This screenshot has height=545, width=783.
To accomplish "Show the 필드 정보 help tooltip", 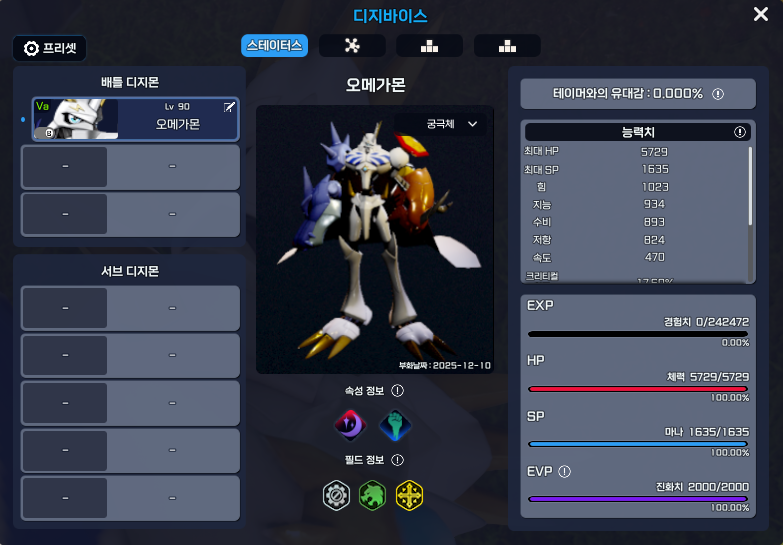I will tap(397, 460).
